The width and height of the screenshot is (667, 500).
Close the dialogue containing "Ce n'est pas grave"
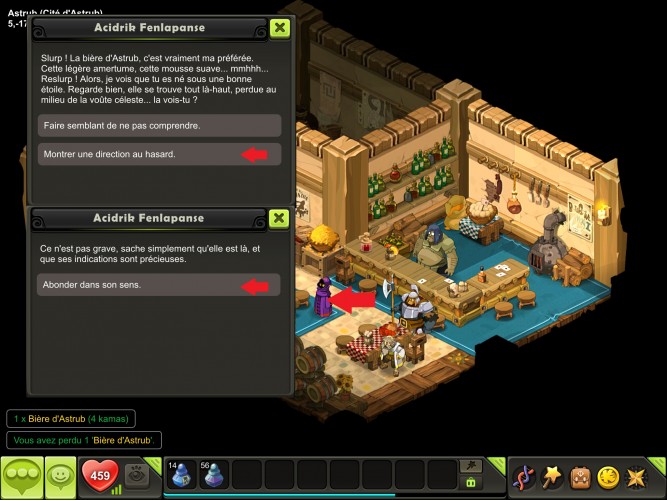point(279,218)
